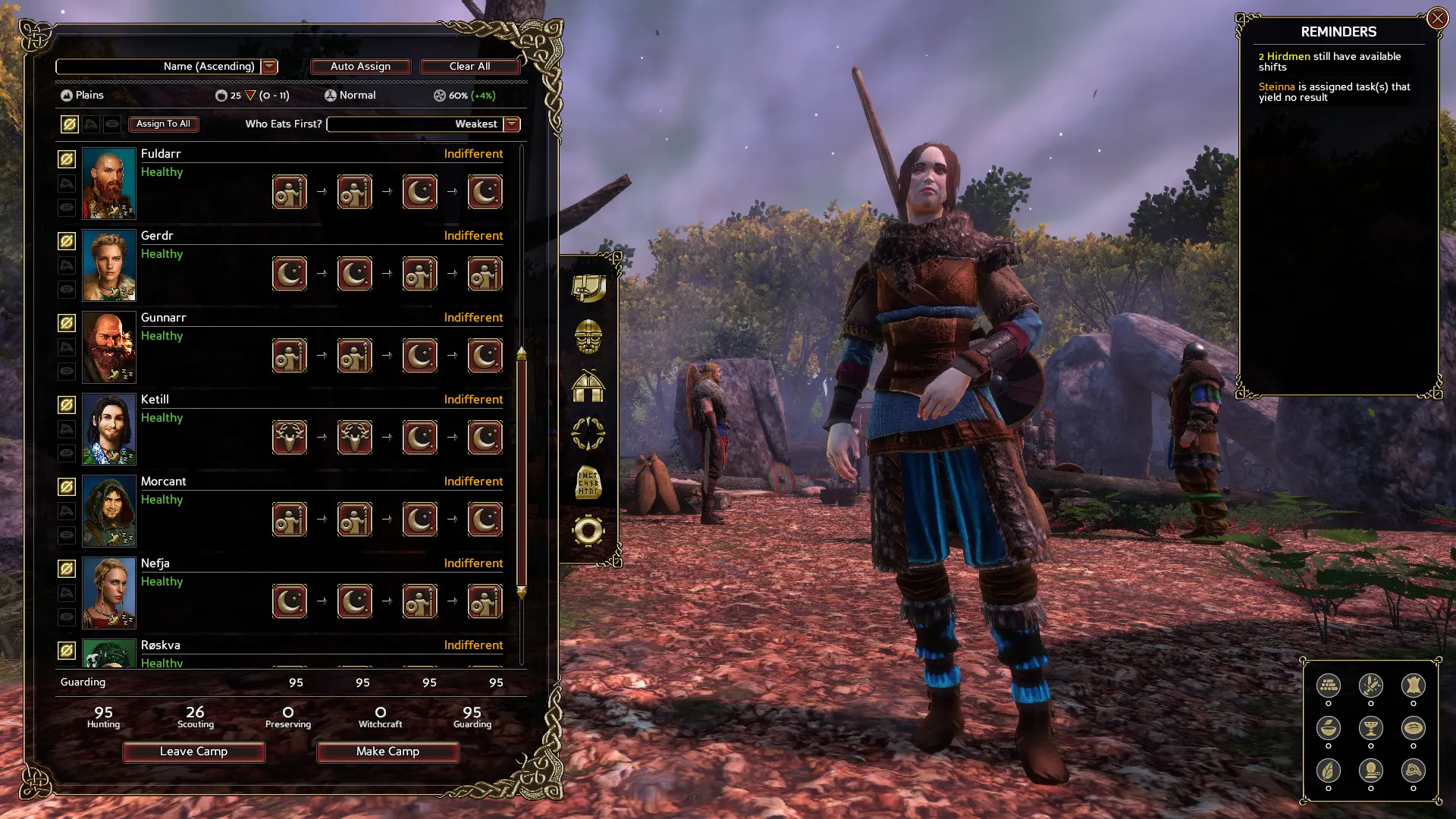Select Fuldarr's first guard shift slot

point(290,192)
